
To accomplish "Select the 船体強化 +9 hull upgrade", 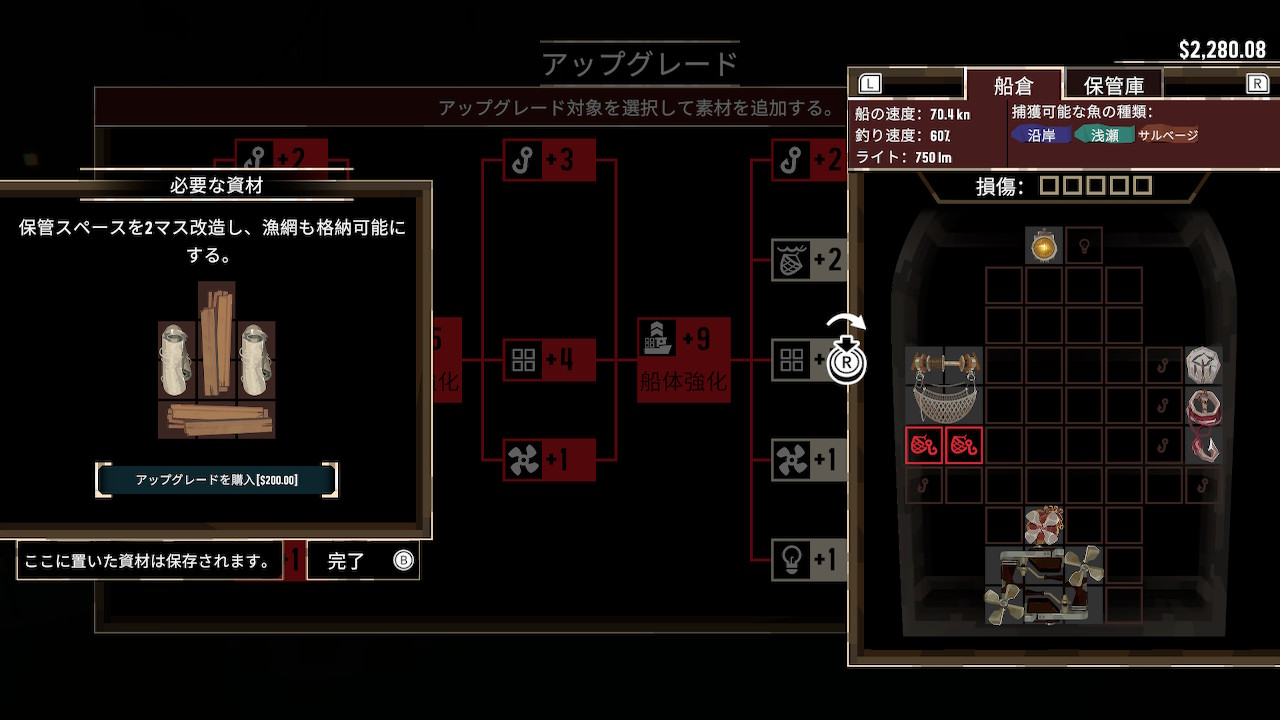I will [x=684, y=360].
